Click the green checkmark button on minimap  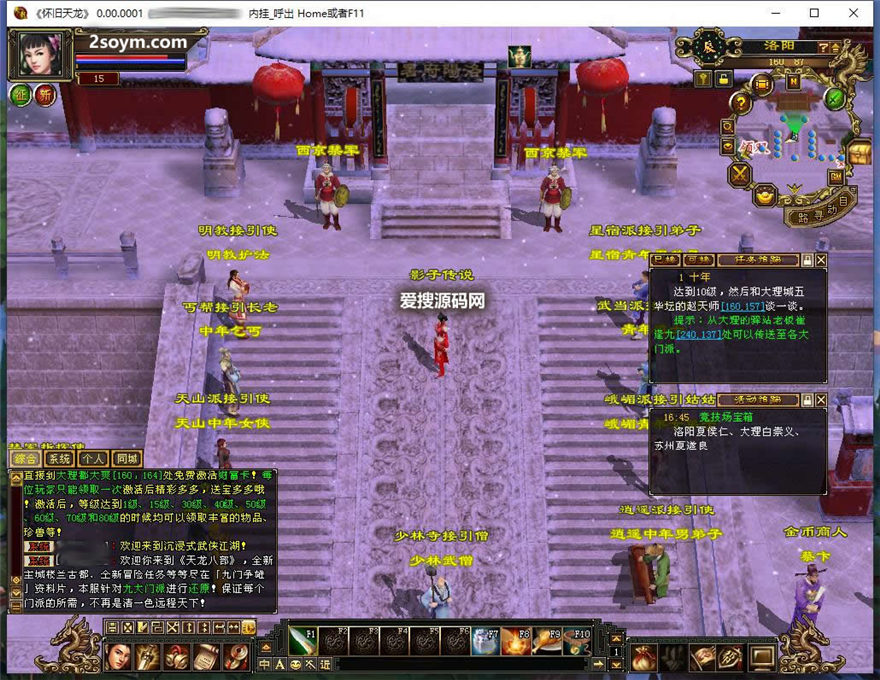tap(835, 99)
